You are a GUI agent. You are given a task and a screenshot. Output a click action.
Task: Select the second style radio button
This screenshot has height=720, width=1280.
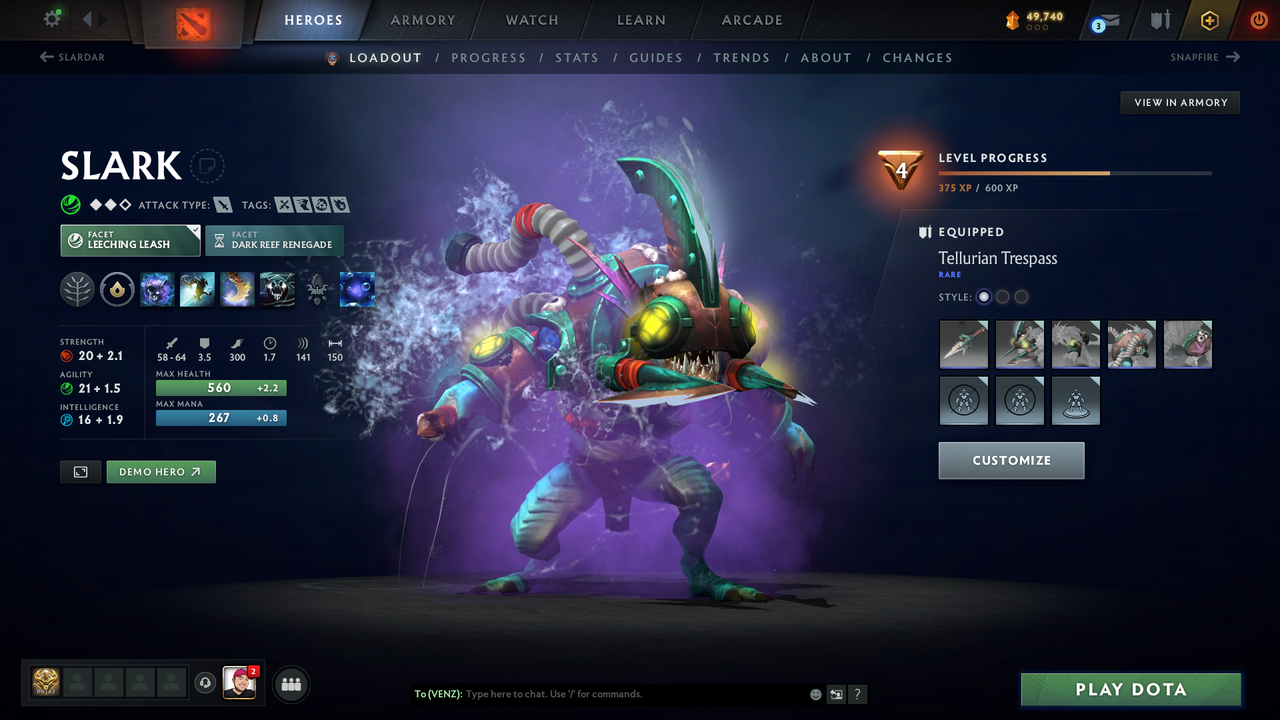pyautogui.click(x=1002, y=296)
